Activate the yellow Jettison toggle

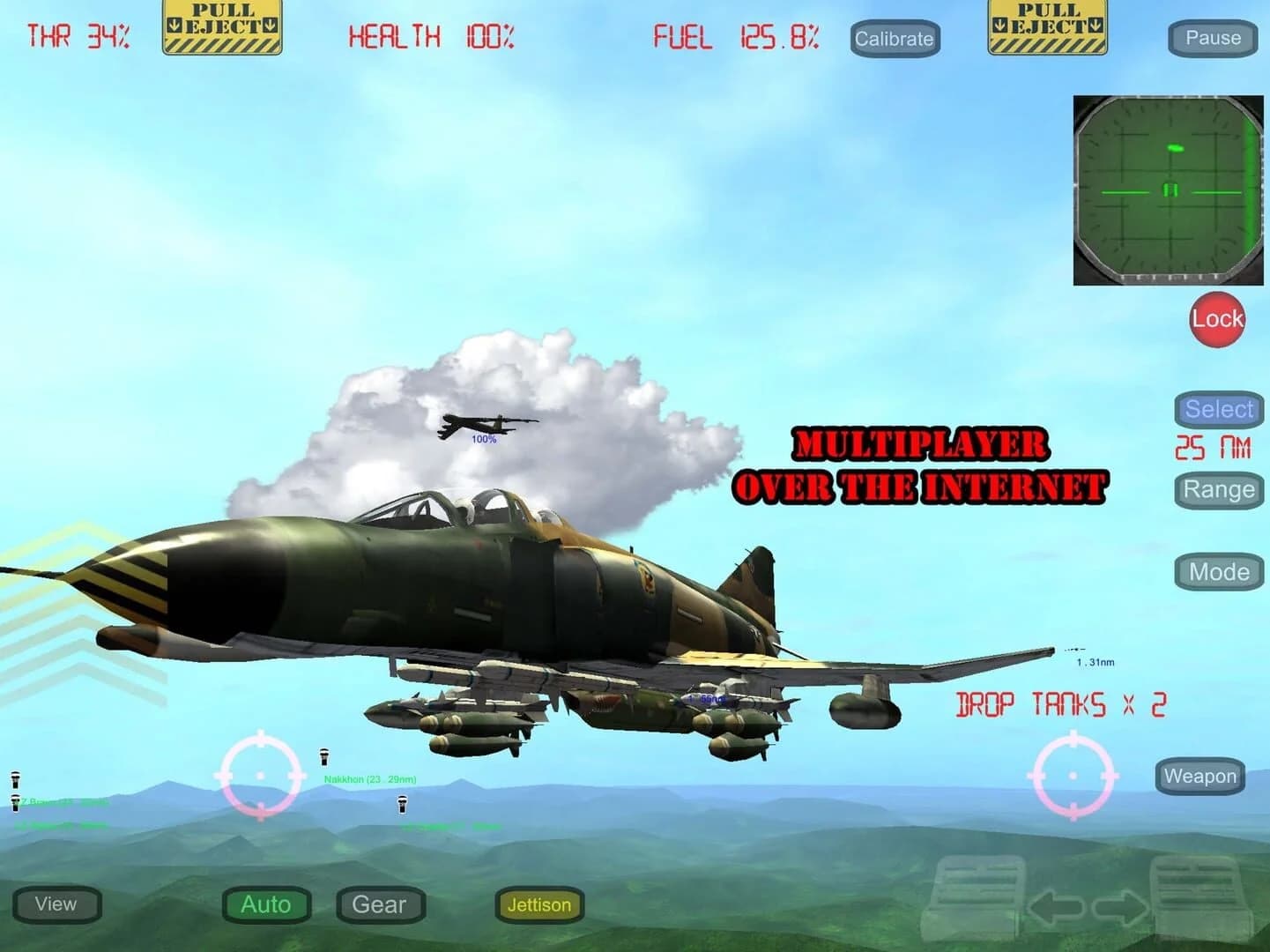tap(539, 905)
